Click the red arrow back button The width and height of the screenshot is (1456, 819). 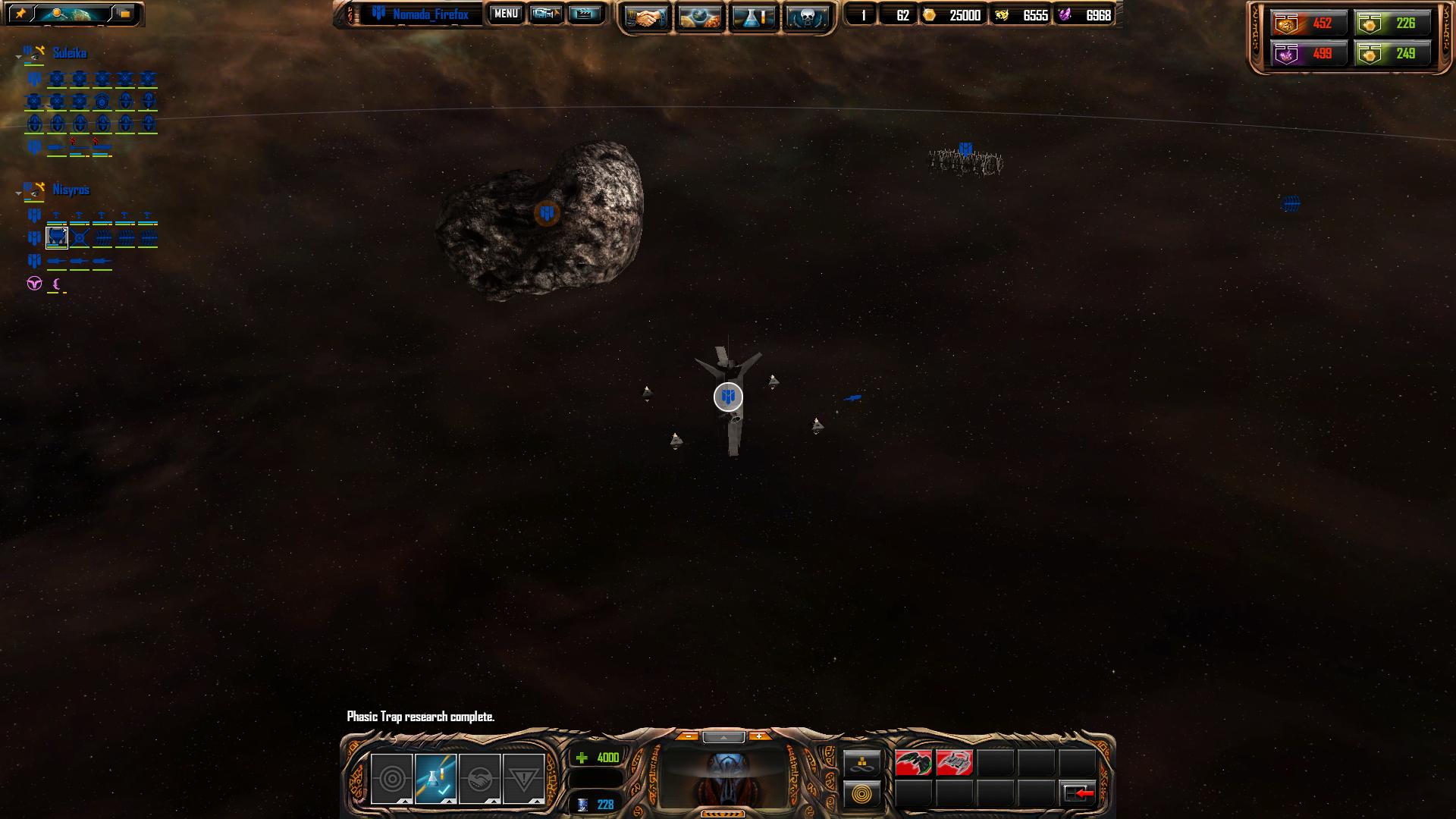1078,793
